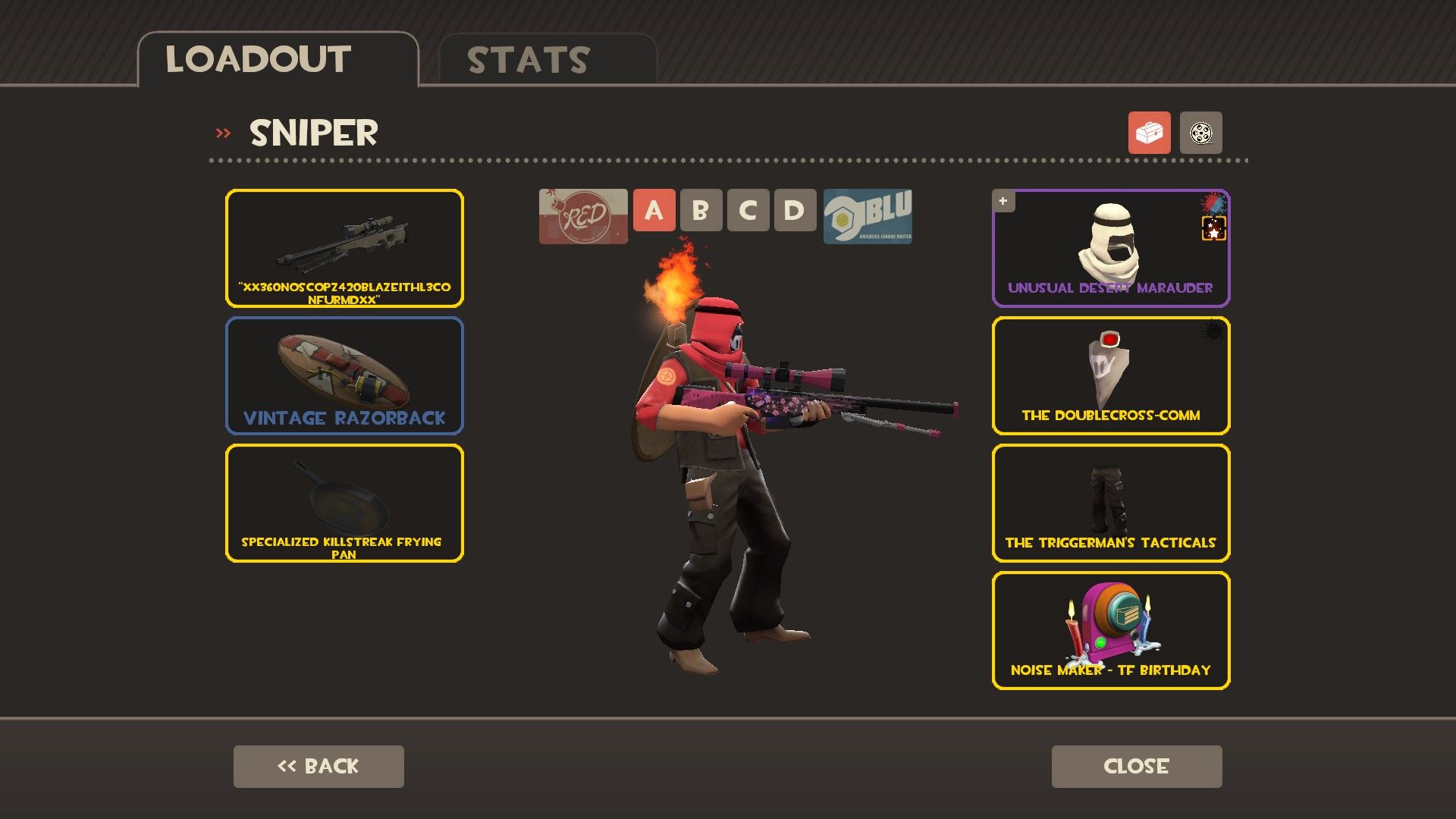Close the loadout screen
Screen dimensions: 1456x819
1136,766
